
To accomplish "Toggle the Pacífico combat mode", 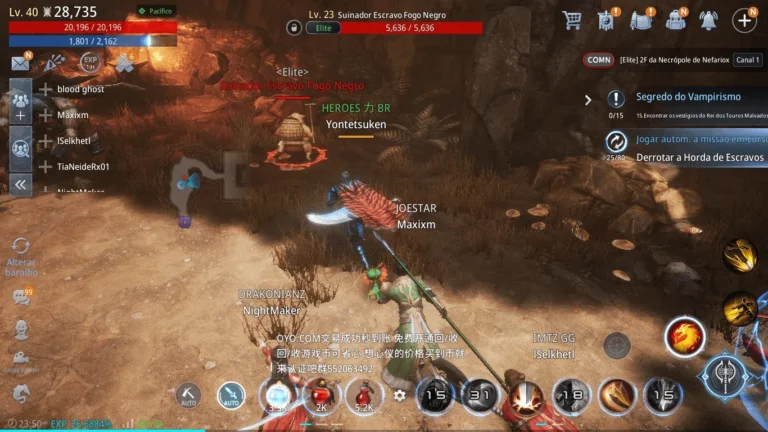I will pos(155,11).
